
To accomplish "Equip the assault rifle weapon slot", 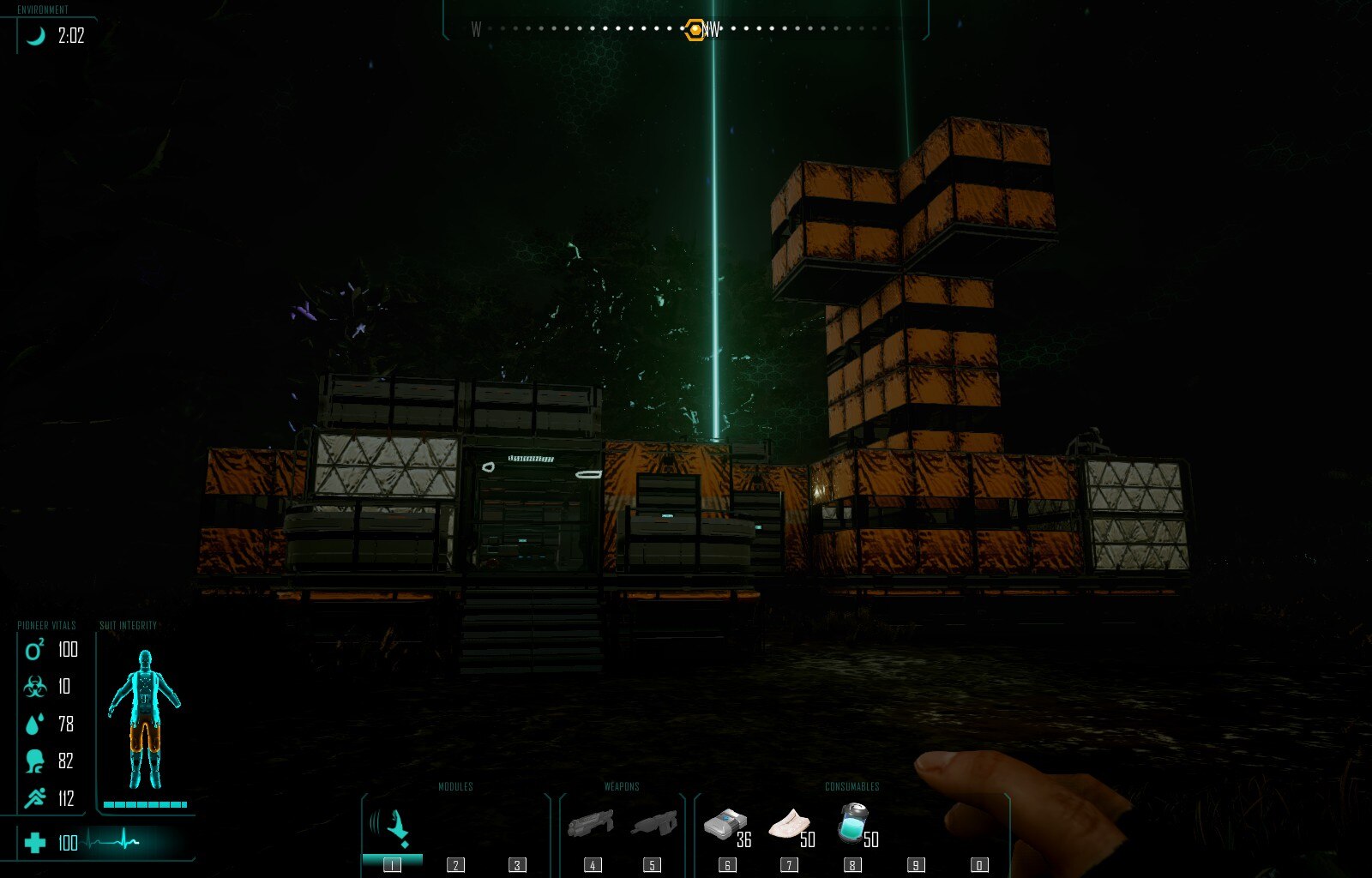I will pyautogui.click(x=653, y=827).
